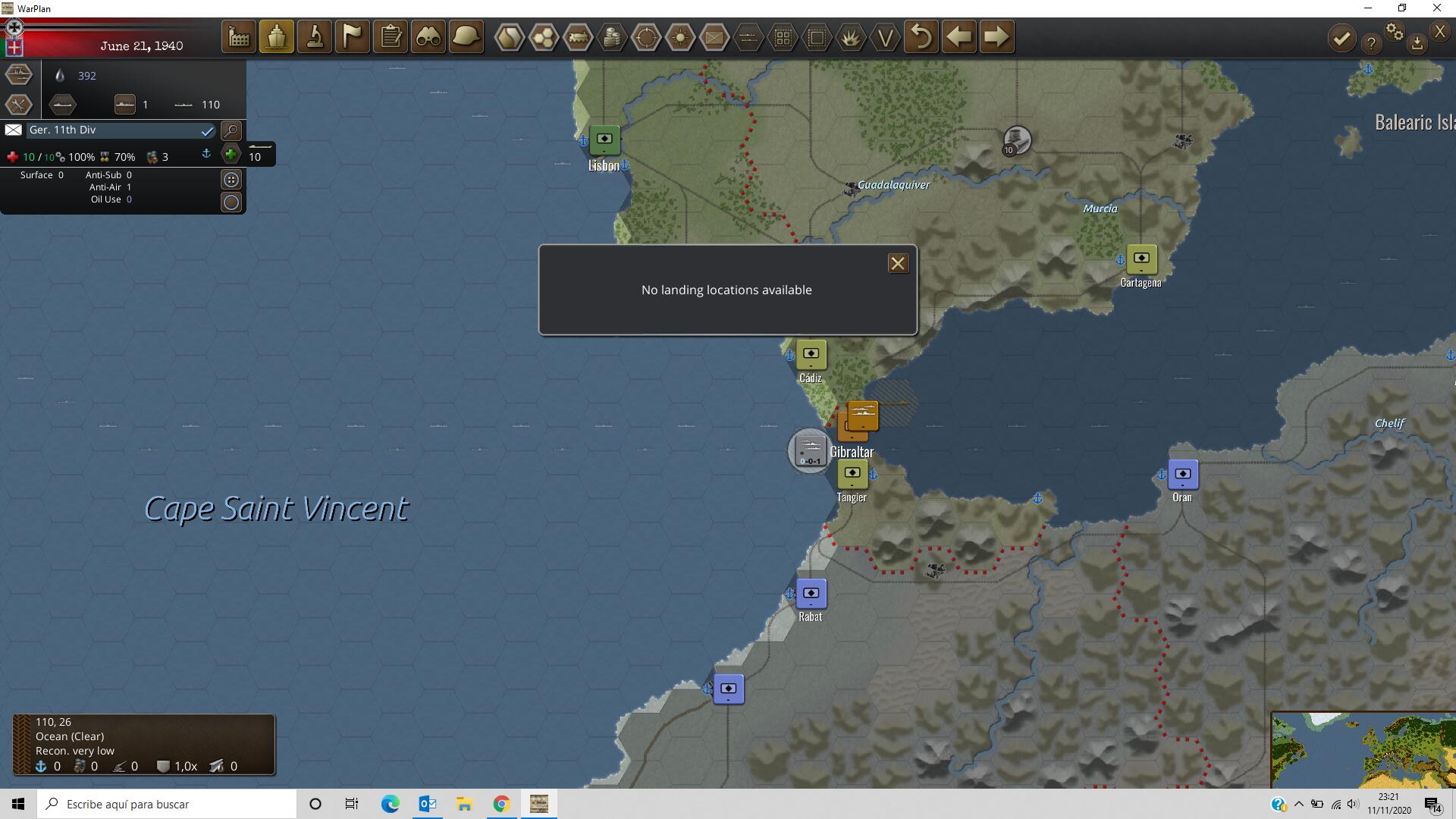The height and width of the screenshot is (819, 1456).
Task: Click the flag objectives icon
Action: point(352,36)
